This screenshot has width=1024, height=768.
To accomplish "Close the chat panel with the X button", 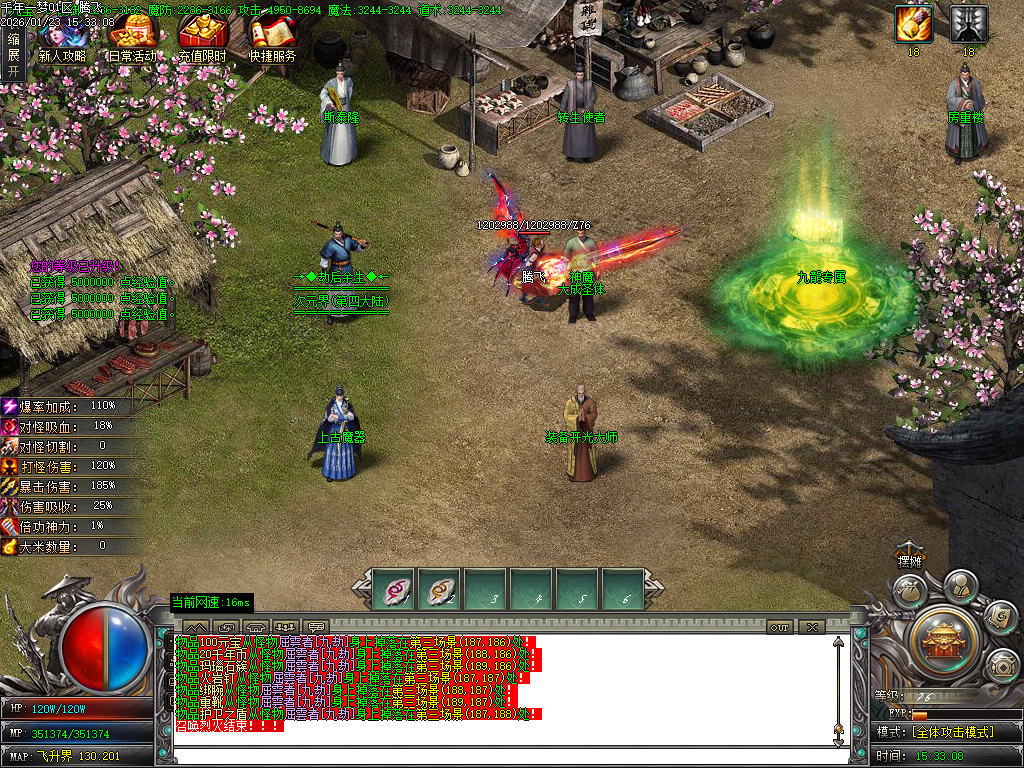I will 811,627.
